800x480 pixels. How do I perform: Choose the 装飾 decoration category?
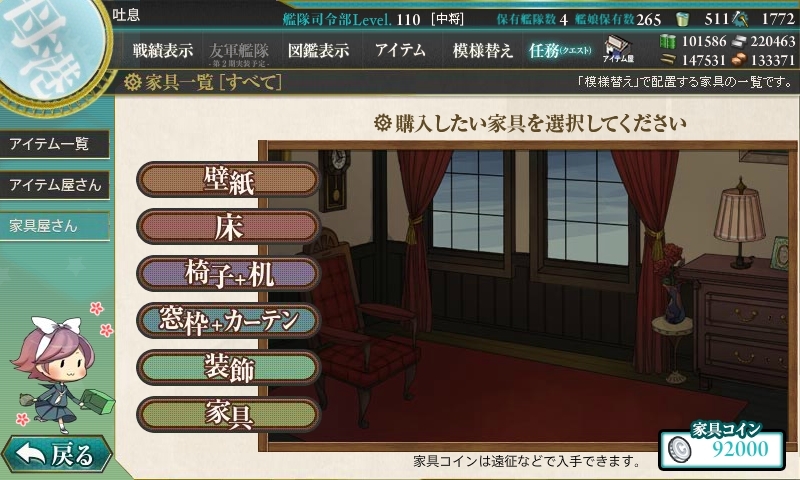pos(228,367)
